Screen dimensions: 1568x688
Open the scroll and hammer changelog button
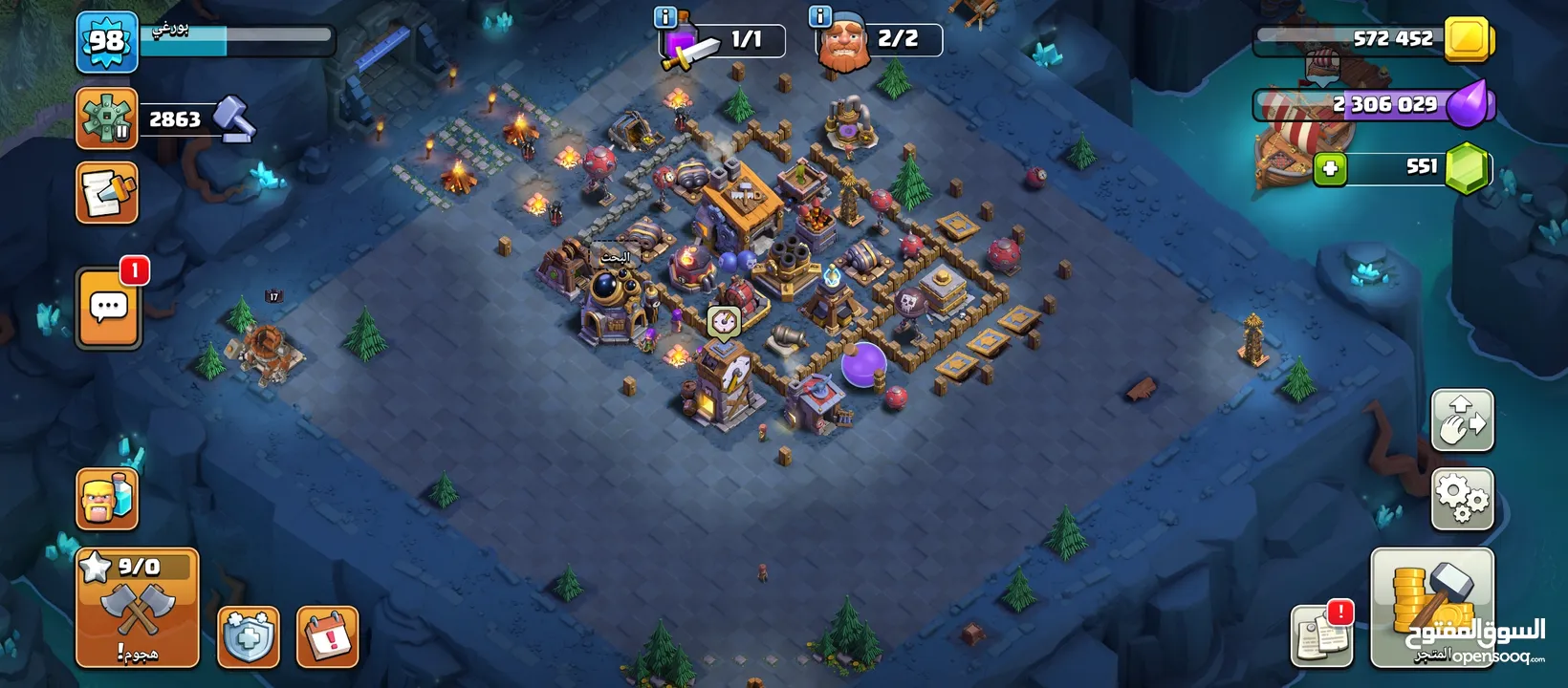pyautogui.click(x=106, y=192)
